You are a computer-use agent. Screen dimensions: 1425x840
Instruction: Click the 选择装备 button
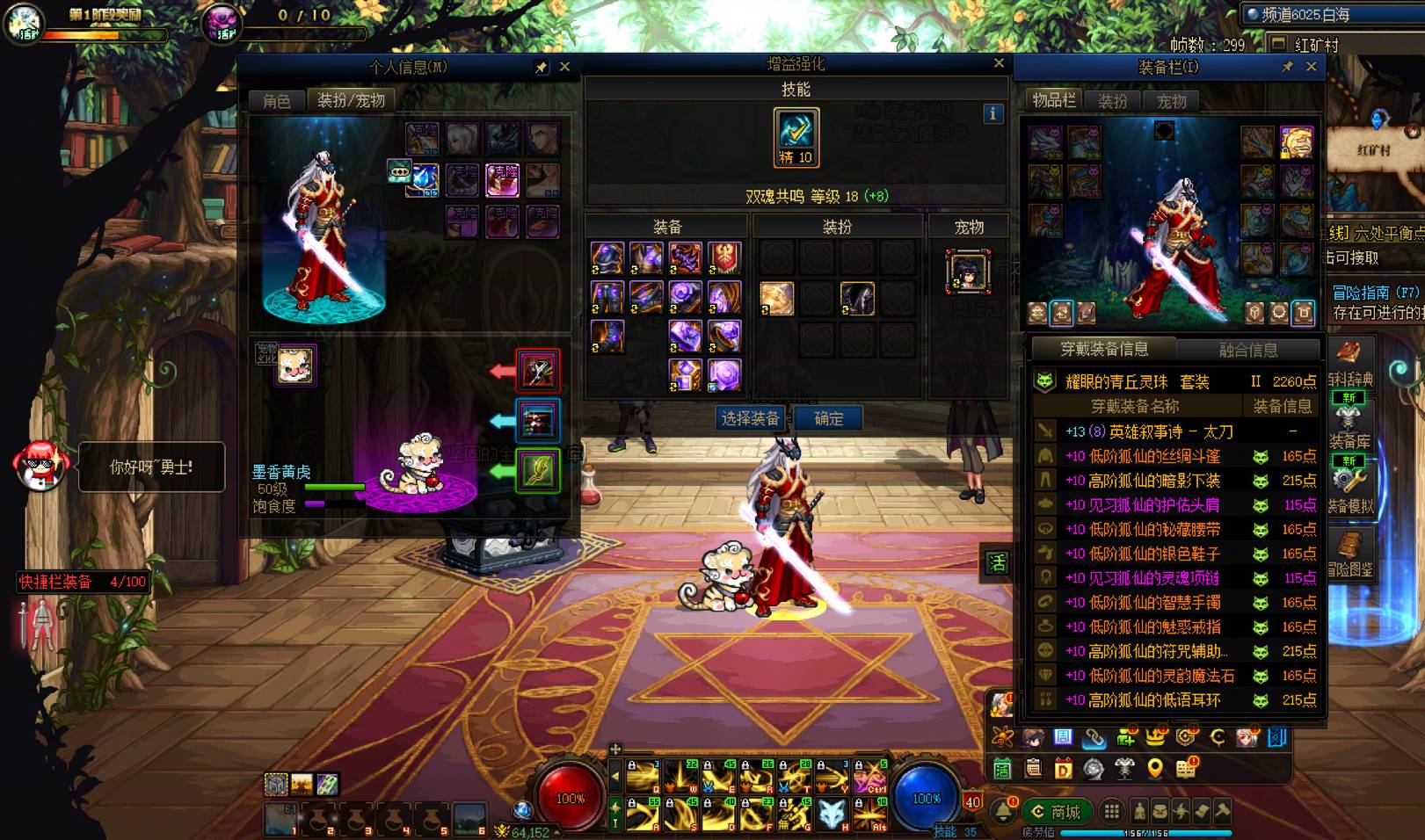point(750,418)
